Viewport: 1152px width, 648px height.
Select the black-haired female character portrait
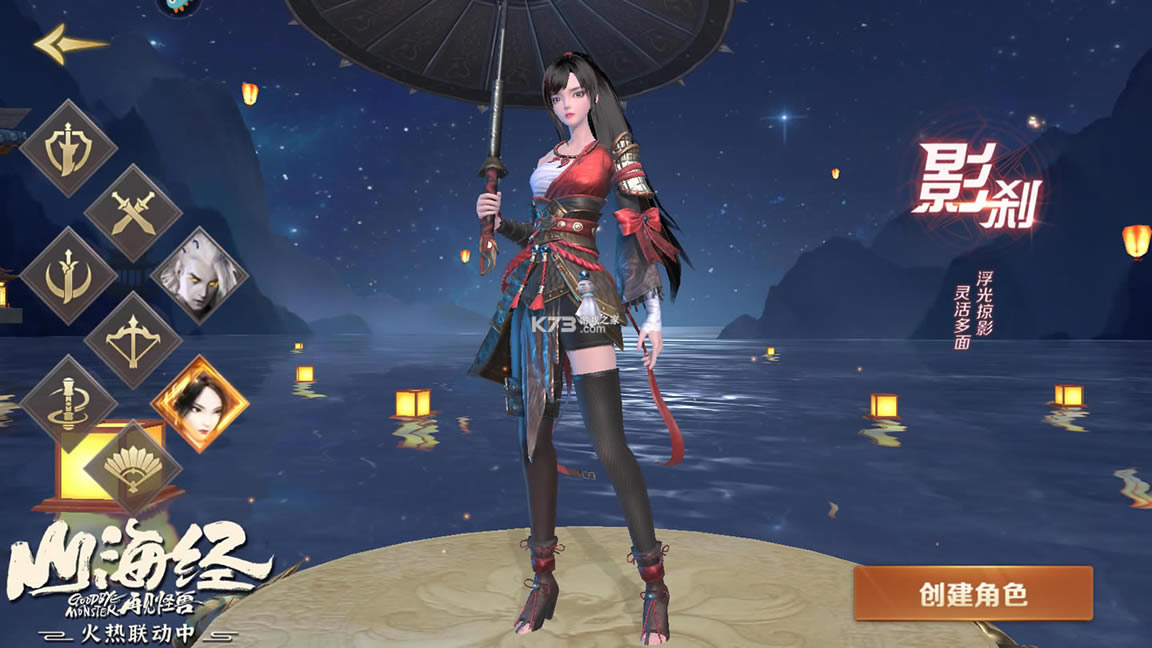(199, 404)
